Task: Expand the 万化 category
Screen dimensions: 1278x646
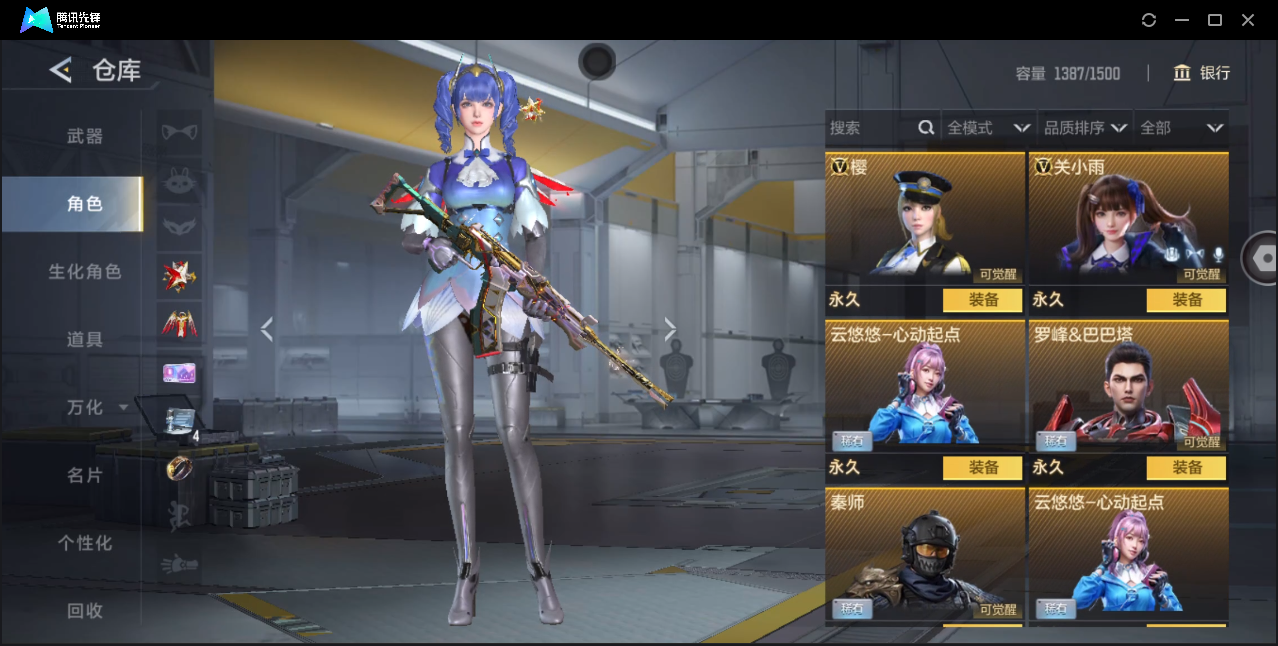Action: [96, 407]
